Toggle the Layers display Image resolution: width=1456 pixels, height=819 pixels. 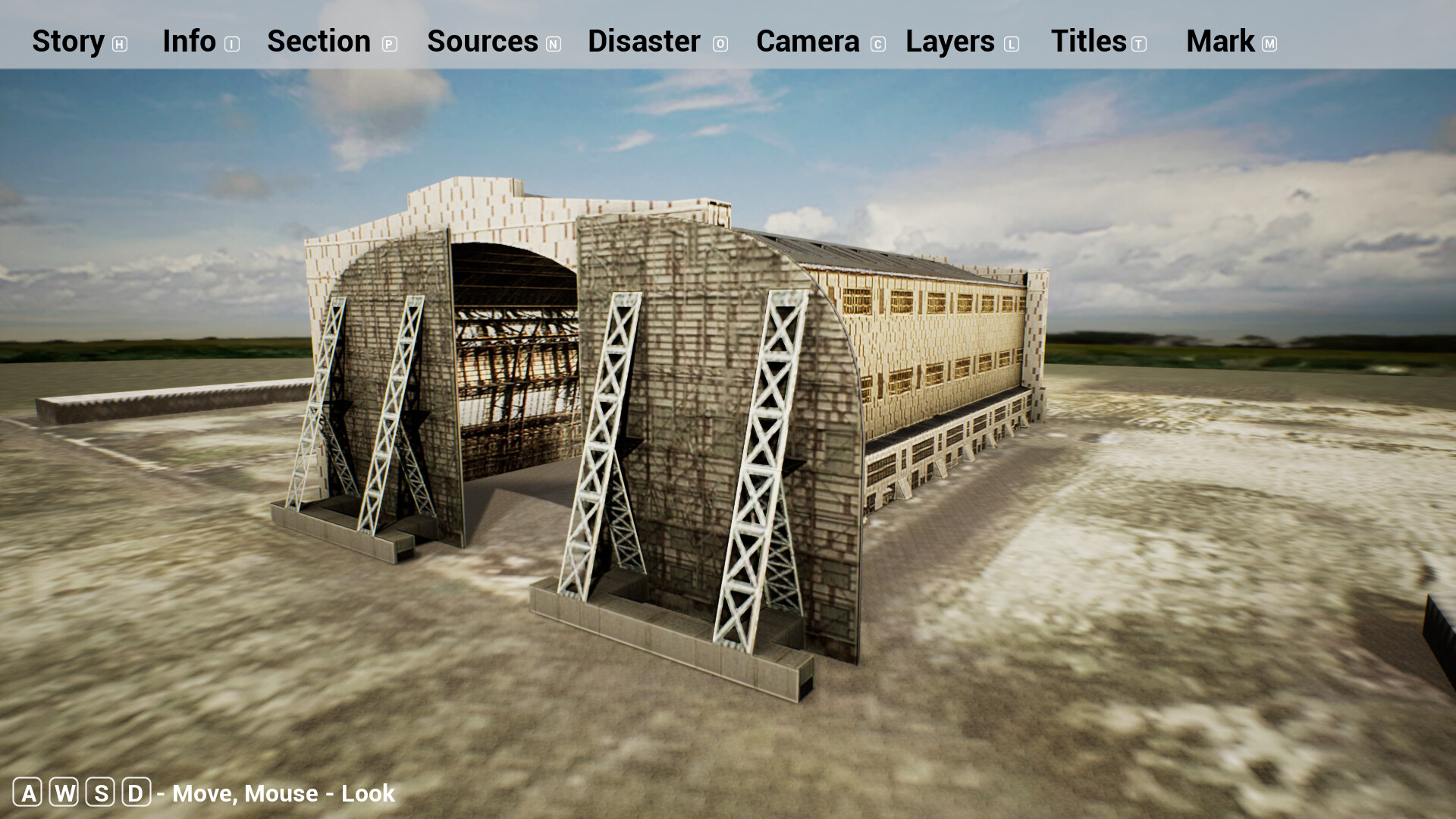coord(950,42)
